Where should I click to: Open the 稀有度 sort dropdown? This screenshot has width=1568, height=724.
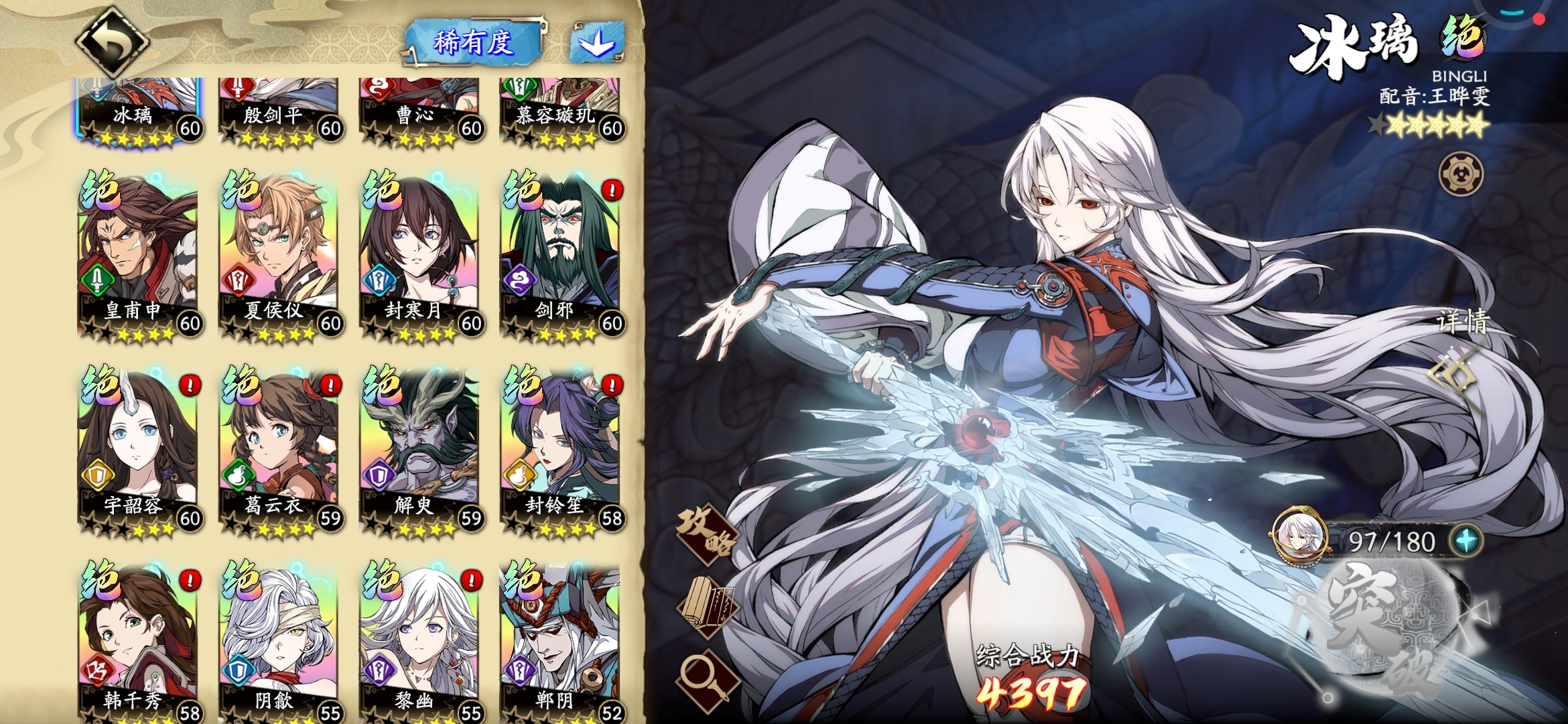474,43
